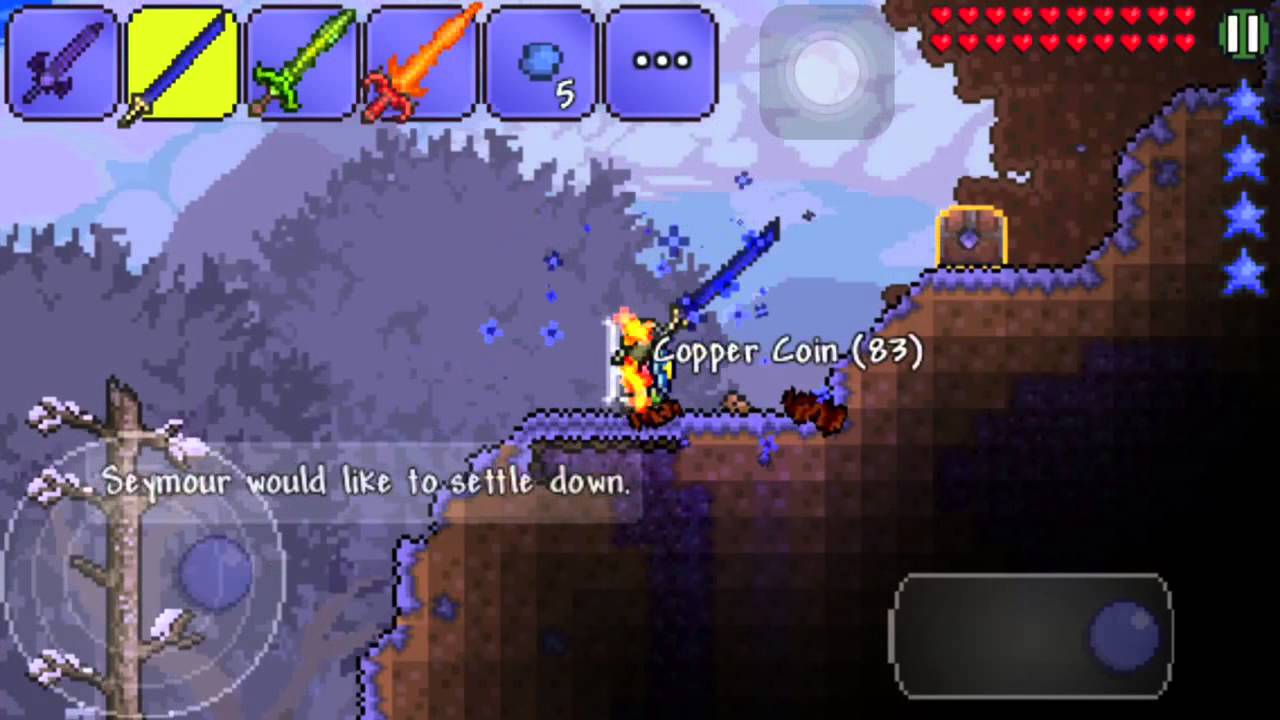Screen dimensions: 1280x720
Task: Equip the green blade of grass sword
Action: coord(302,64)
